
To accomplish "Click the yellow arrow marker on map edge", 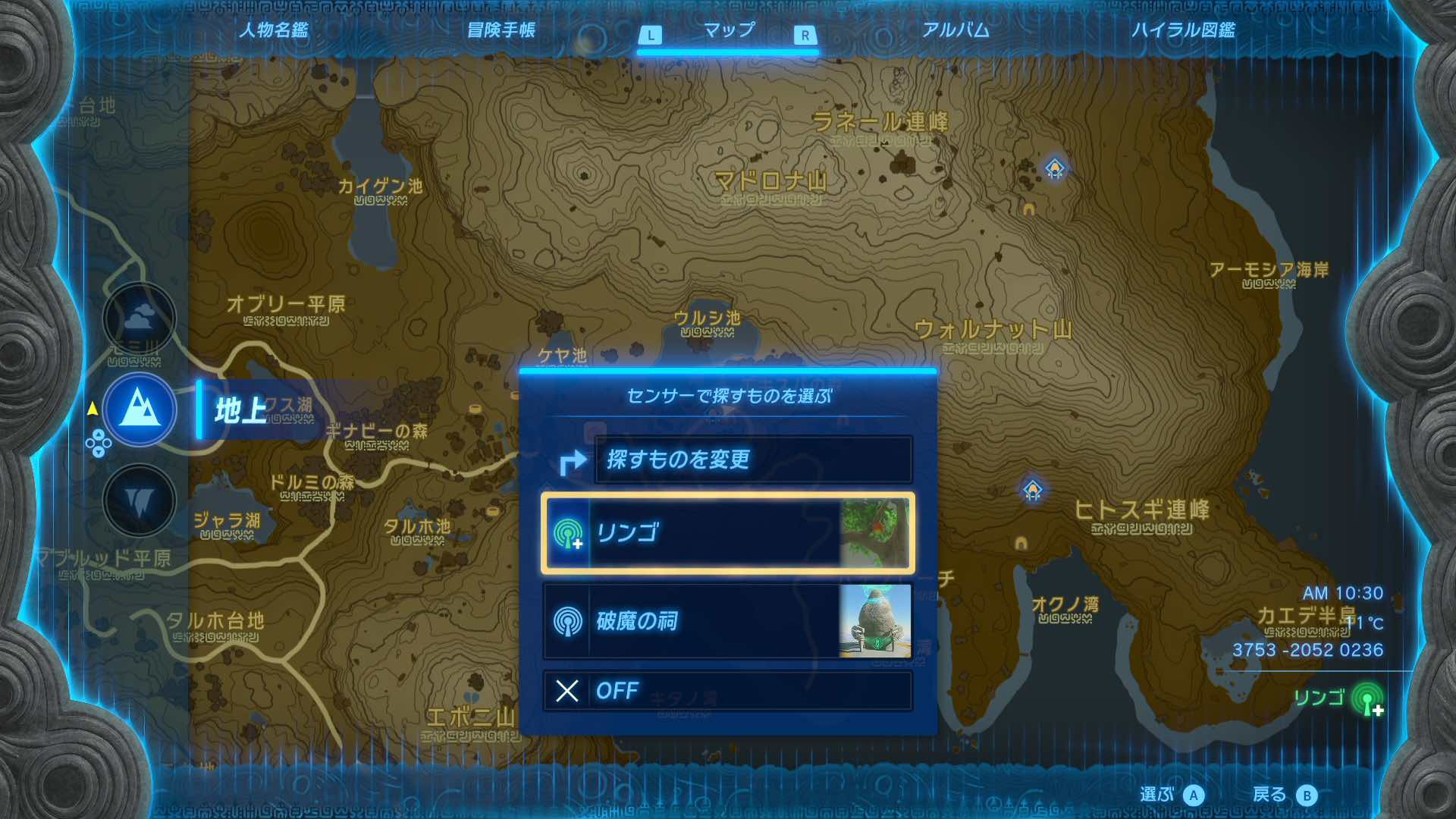I will tap(91, 408).
